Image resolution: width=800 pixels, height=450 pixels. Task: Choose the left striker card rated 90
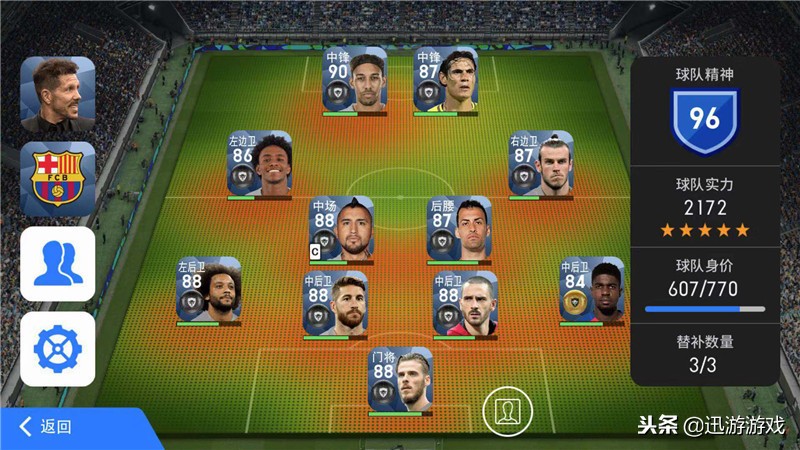click(x=355, y=80)
